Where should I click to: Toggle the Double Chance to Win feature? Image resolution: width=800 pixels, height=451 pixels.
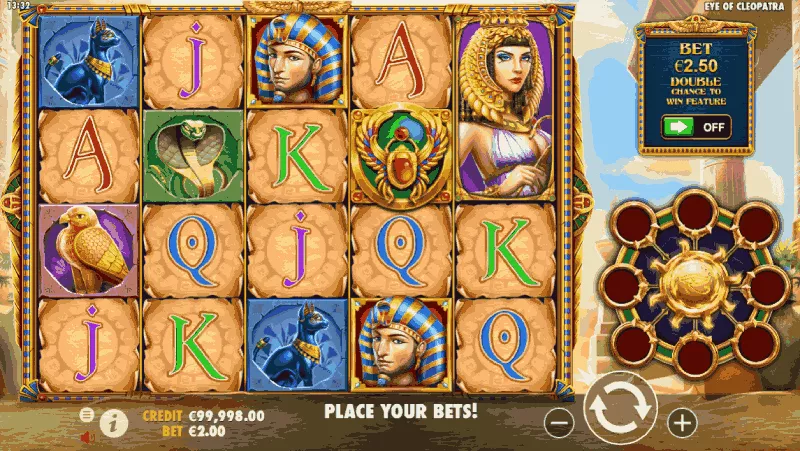tap(696, 127)
